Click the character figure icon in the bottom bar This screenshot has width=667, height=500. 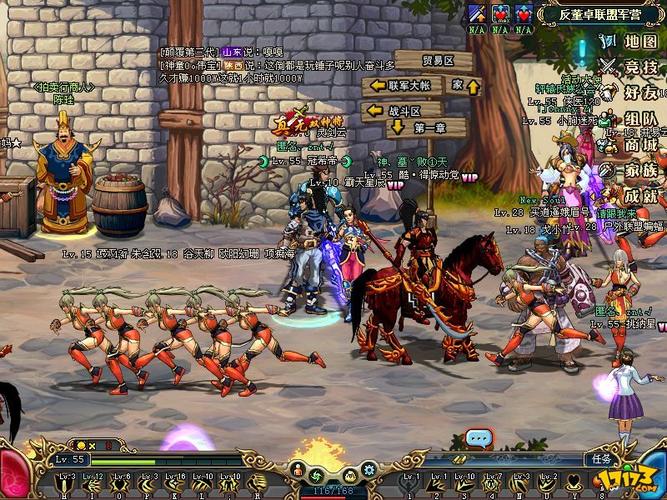pos(297,468)
